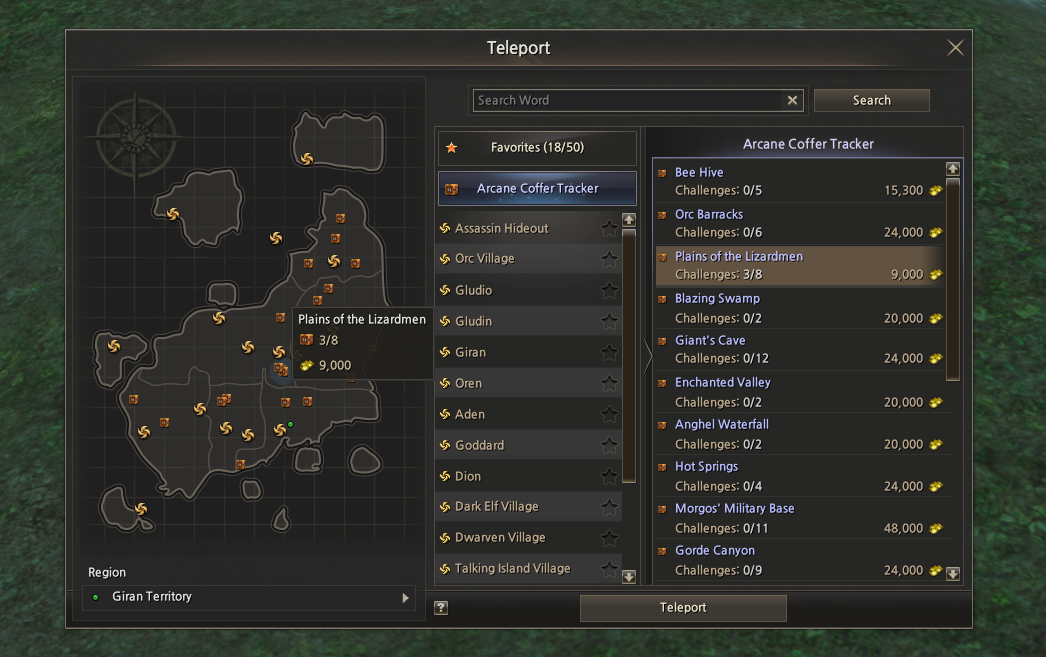
Task: Choose Assassin Hideout from the list
Action: point(502,228)
